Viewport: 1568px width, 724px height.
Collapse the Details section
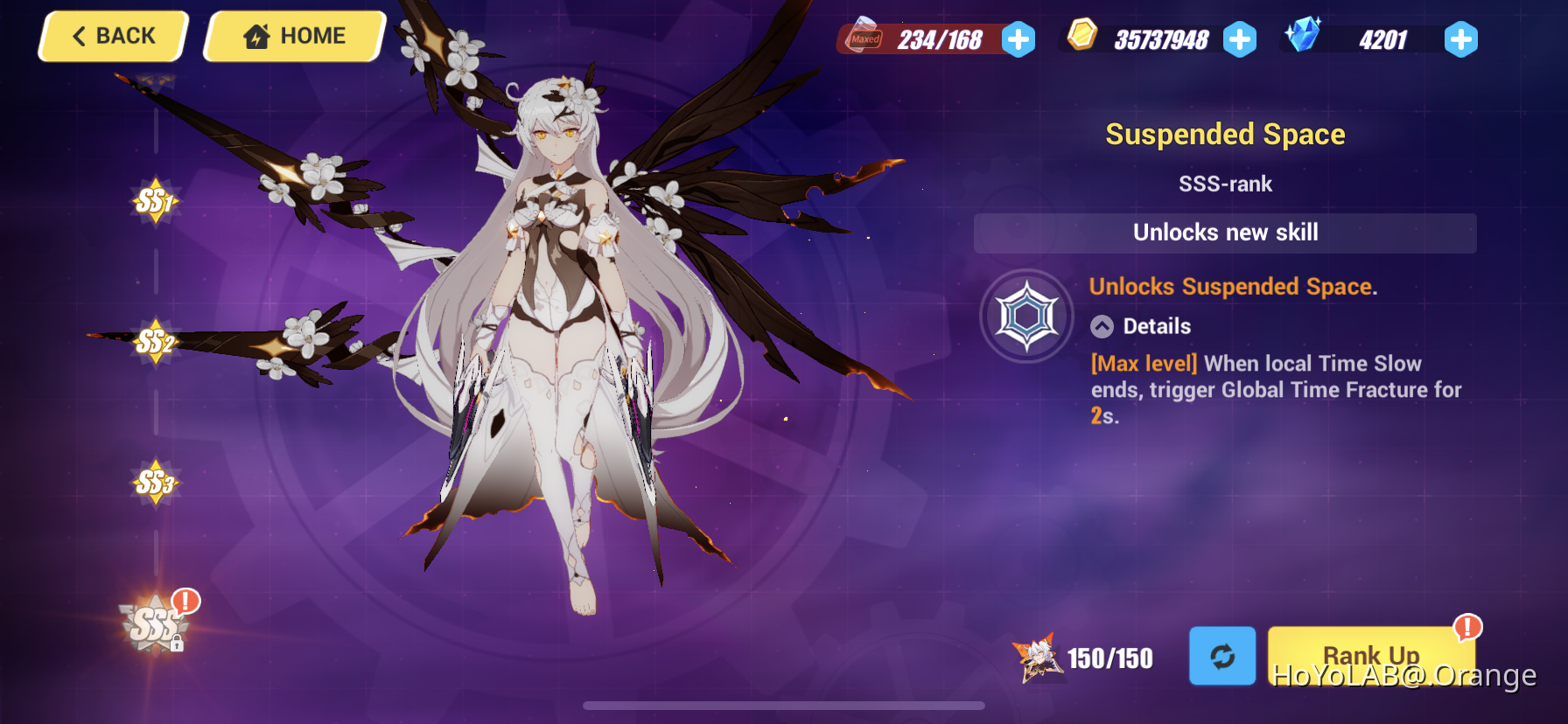pyautogui.click(x=1101, y=326)
